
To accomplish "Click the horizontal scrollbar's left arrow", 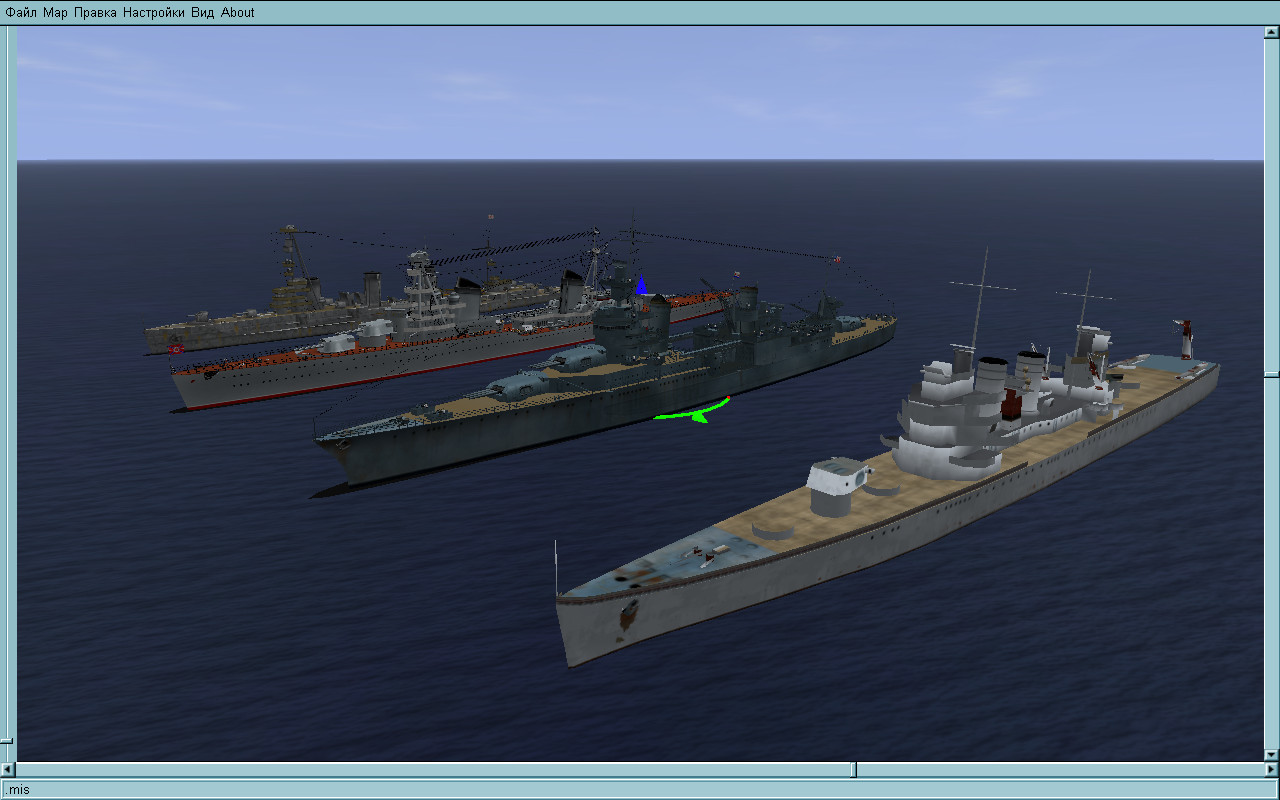I will pyautogui.click(x=9, y=770).
